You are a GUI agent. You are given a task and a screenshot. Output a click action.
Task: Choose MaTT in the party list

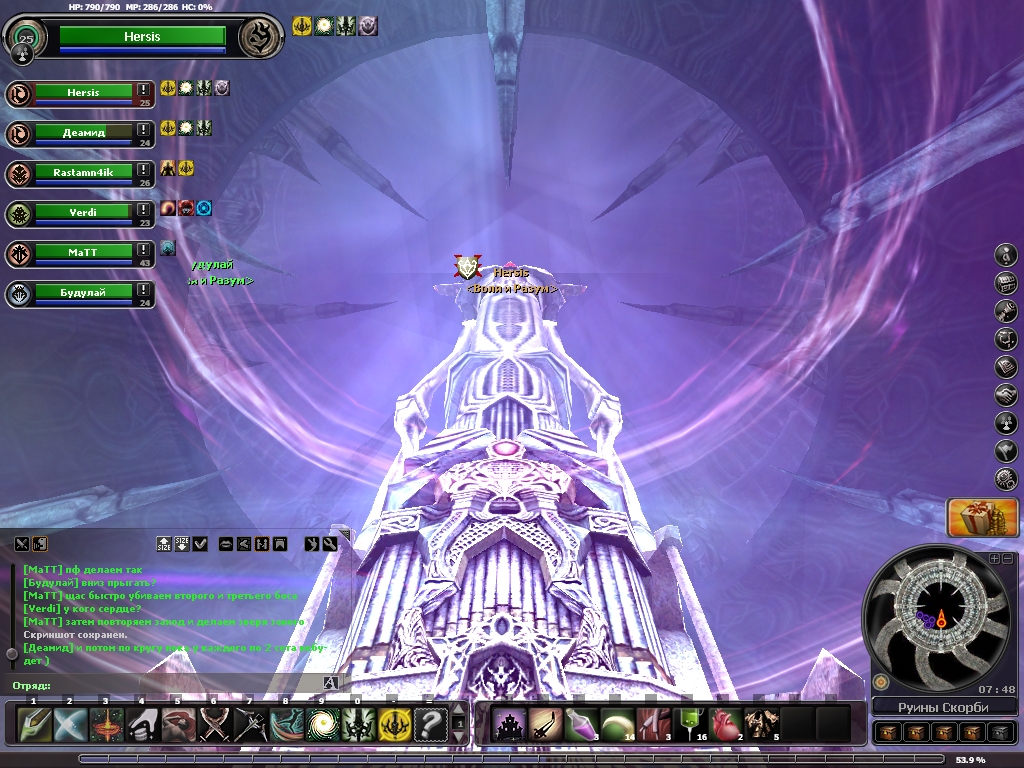click(x=84, y=253)
